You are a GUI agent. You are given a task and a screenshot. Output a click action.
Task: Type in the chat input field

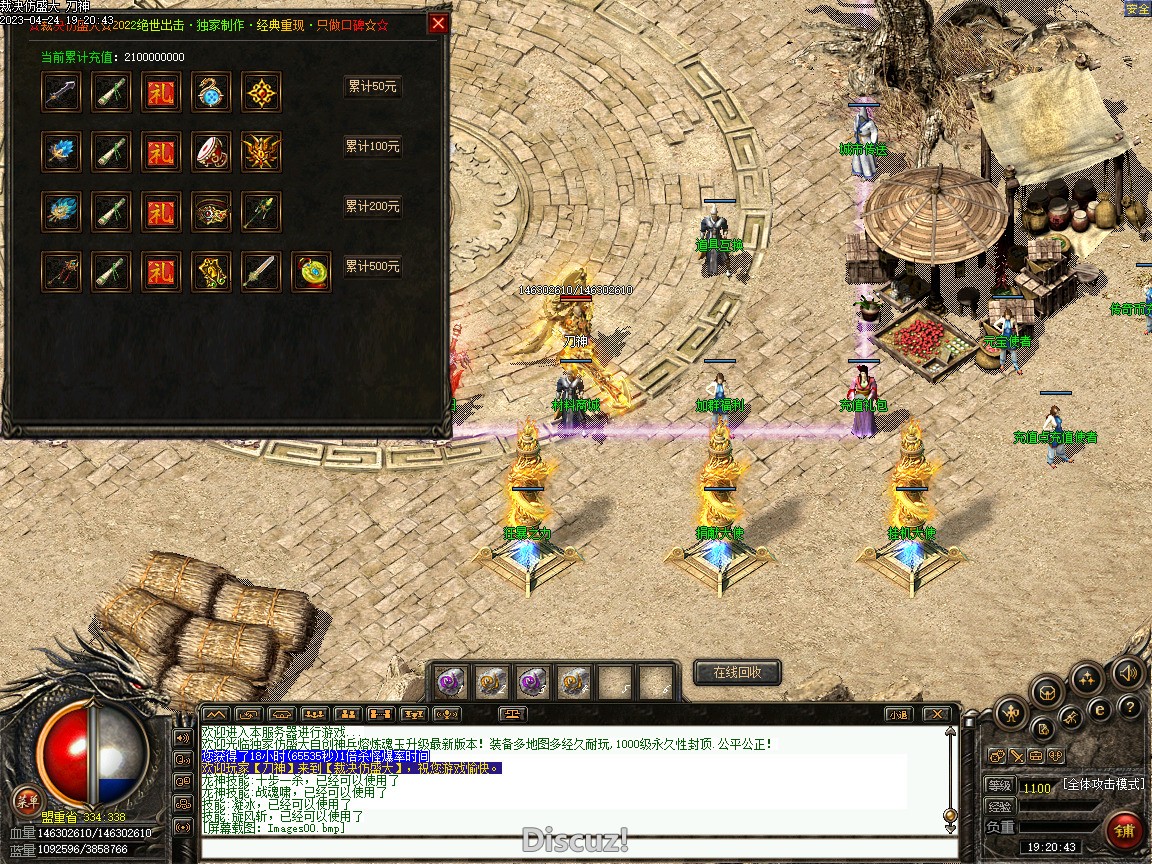(x=570, y=848)
